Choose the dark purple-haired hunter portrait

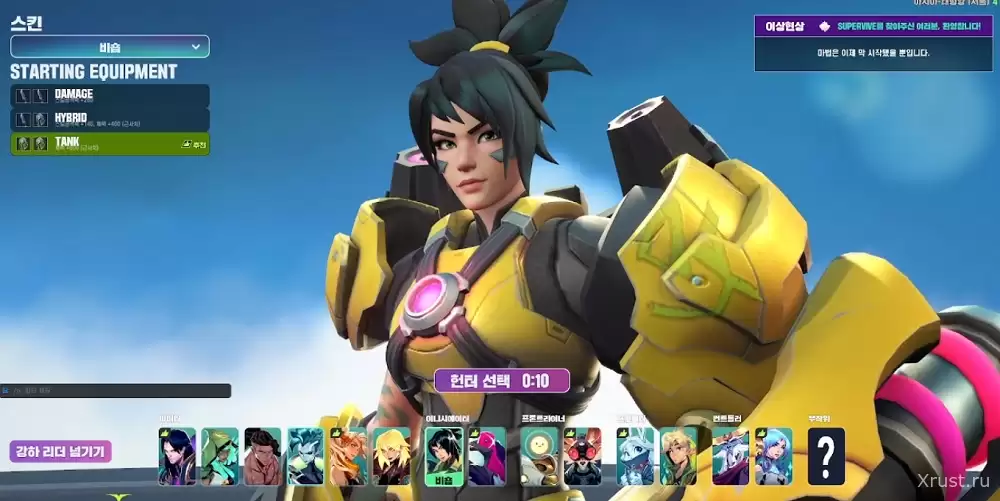(x=177, y=456)
